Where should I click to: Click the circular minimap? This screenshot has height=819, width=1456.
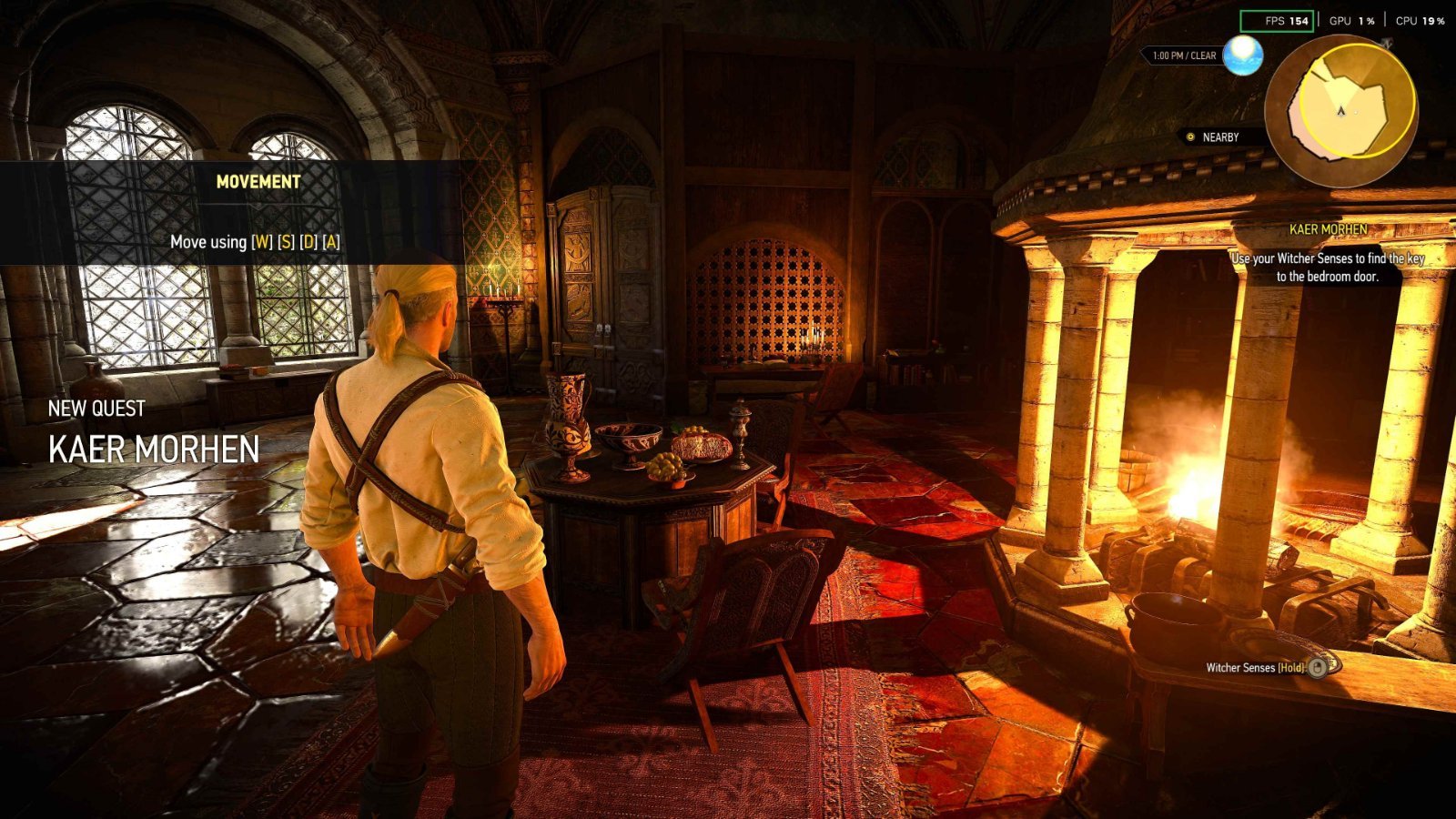click(1340, 110)
